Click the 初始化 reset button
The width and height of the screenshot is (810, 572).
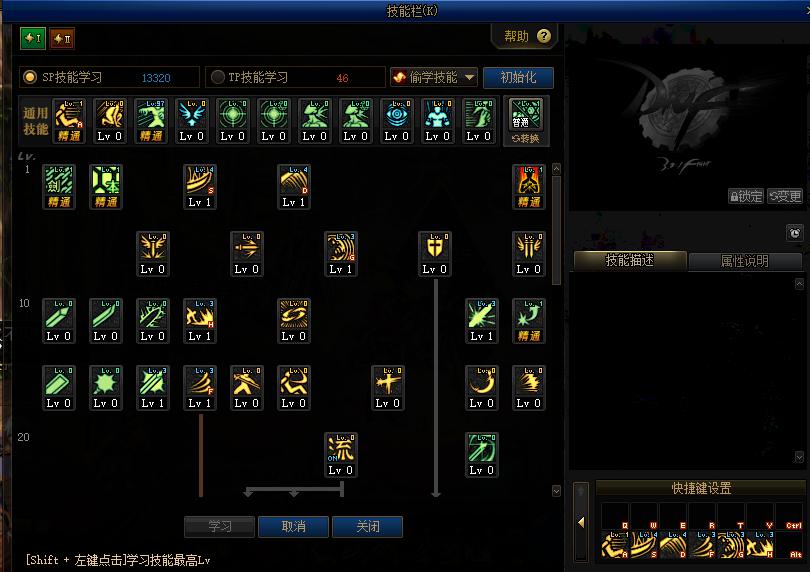(x=518, y=77)
